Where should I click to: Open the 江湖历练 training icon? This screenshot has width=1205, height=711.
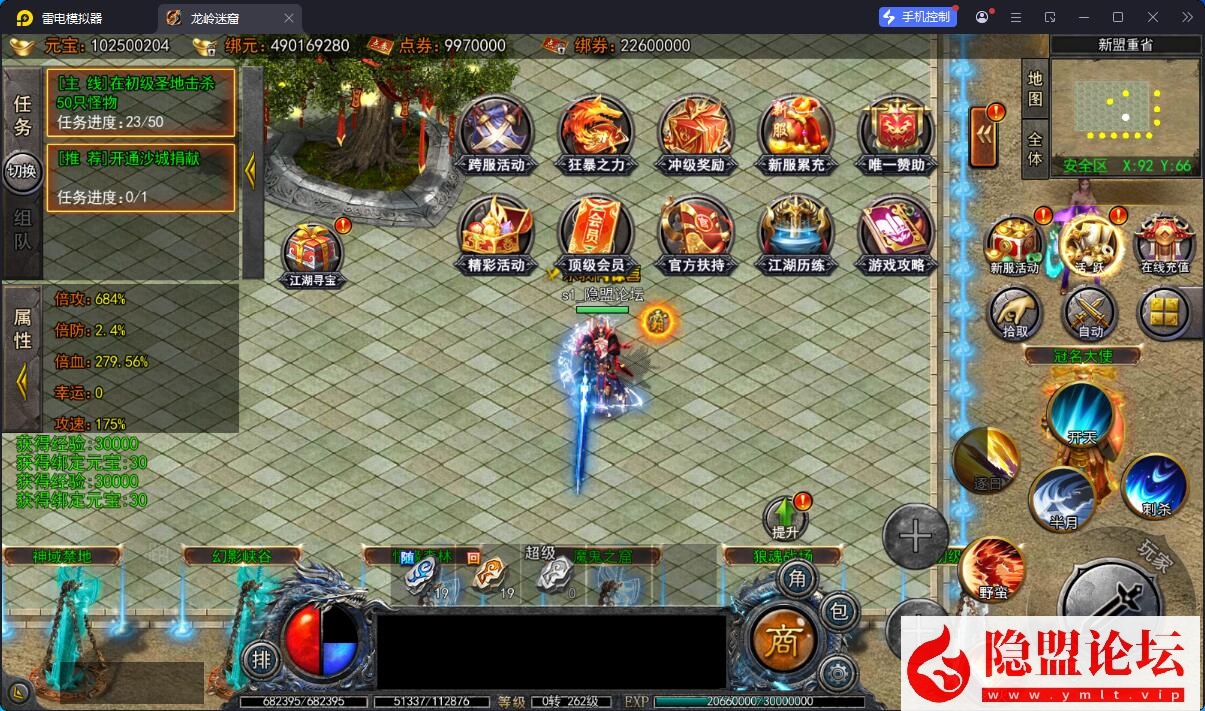click(x=796, y=234)
